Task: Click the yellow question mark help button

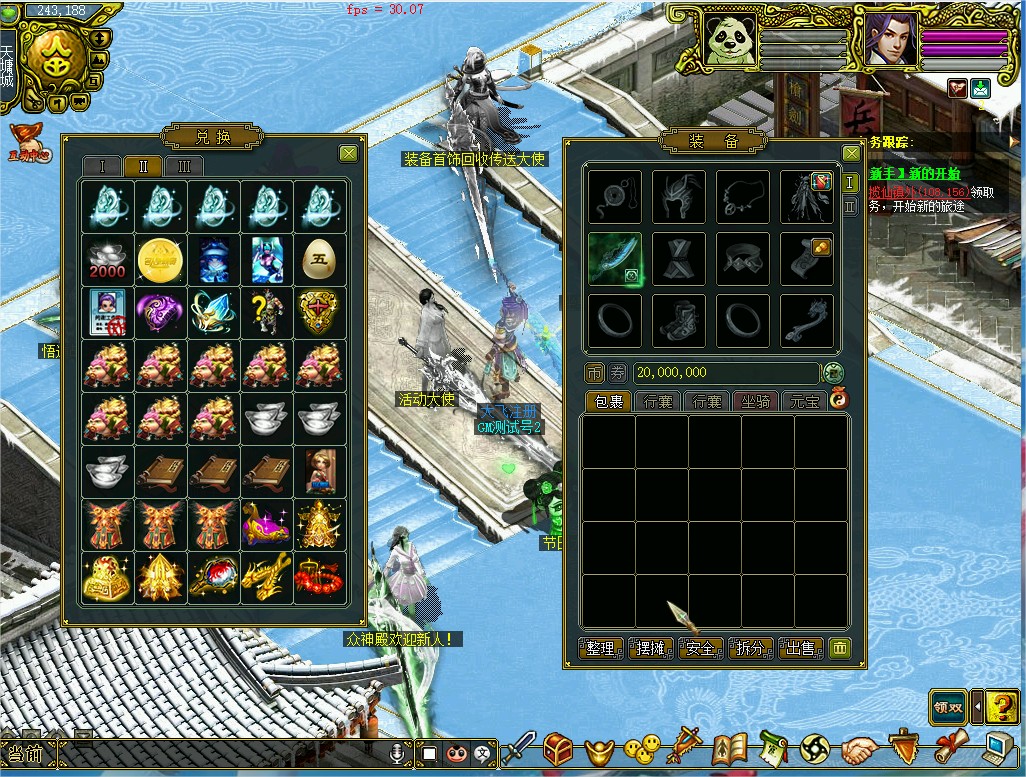Action: pyautogui.click(x=1002, y=706)
